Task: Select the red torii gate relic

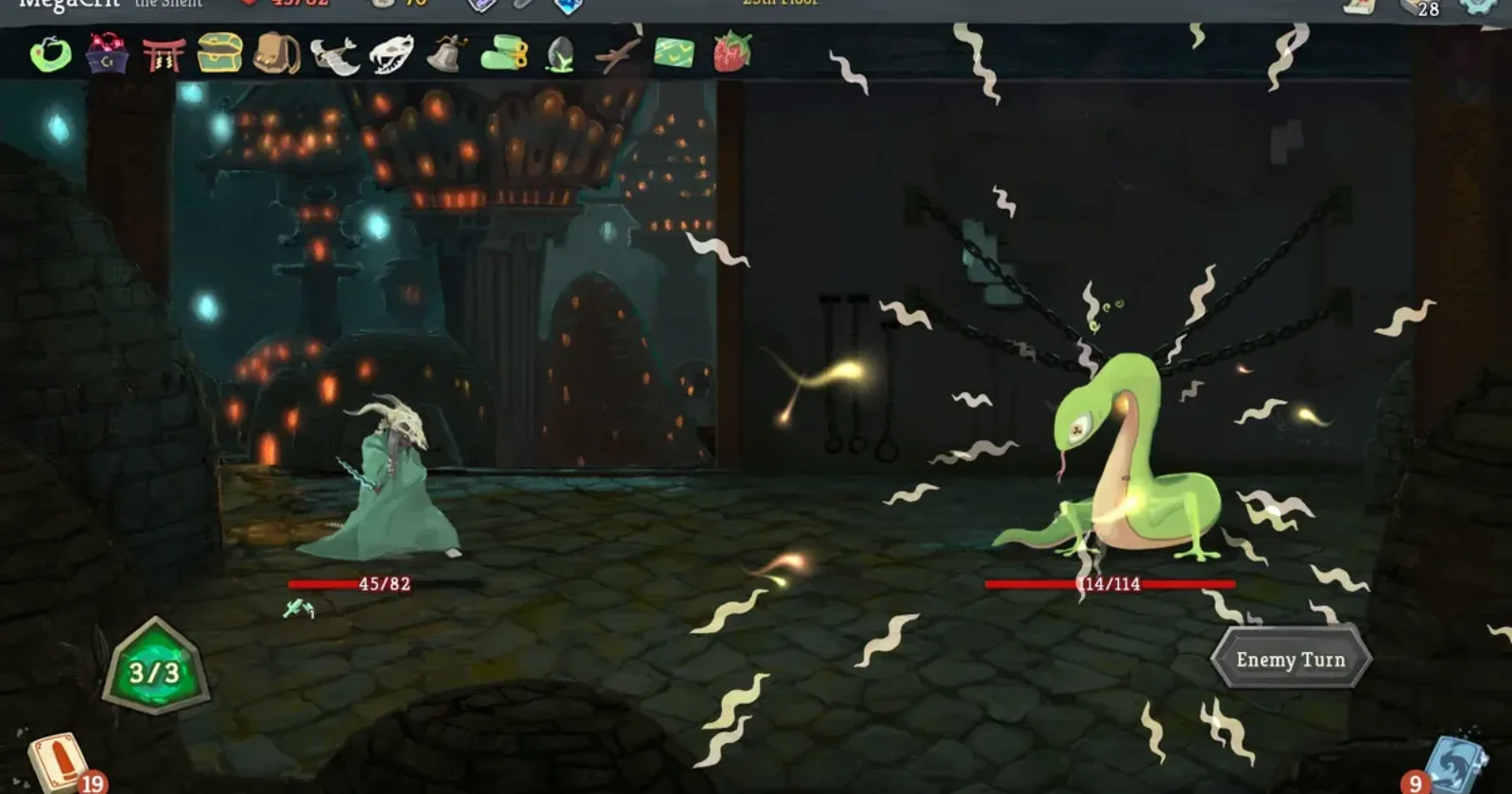Action: (163, 54)
